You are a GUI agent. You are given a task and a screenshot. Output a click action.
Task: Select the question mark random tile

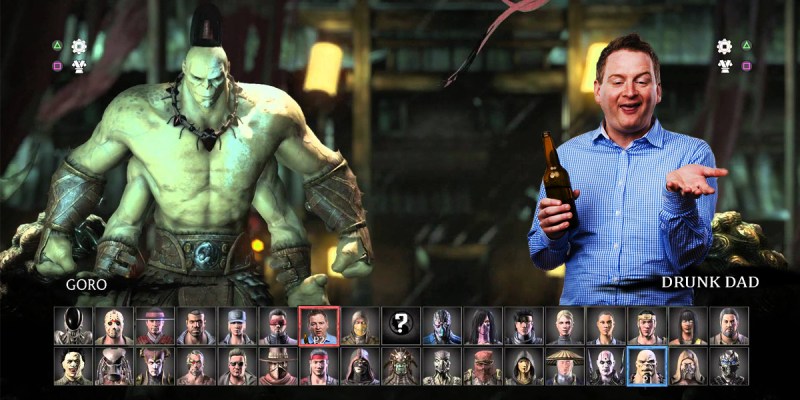point(401,325)
